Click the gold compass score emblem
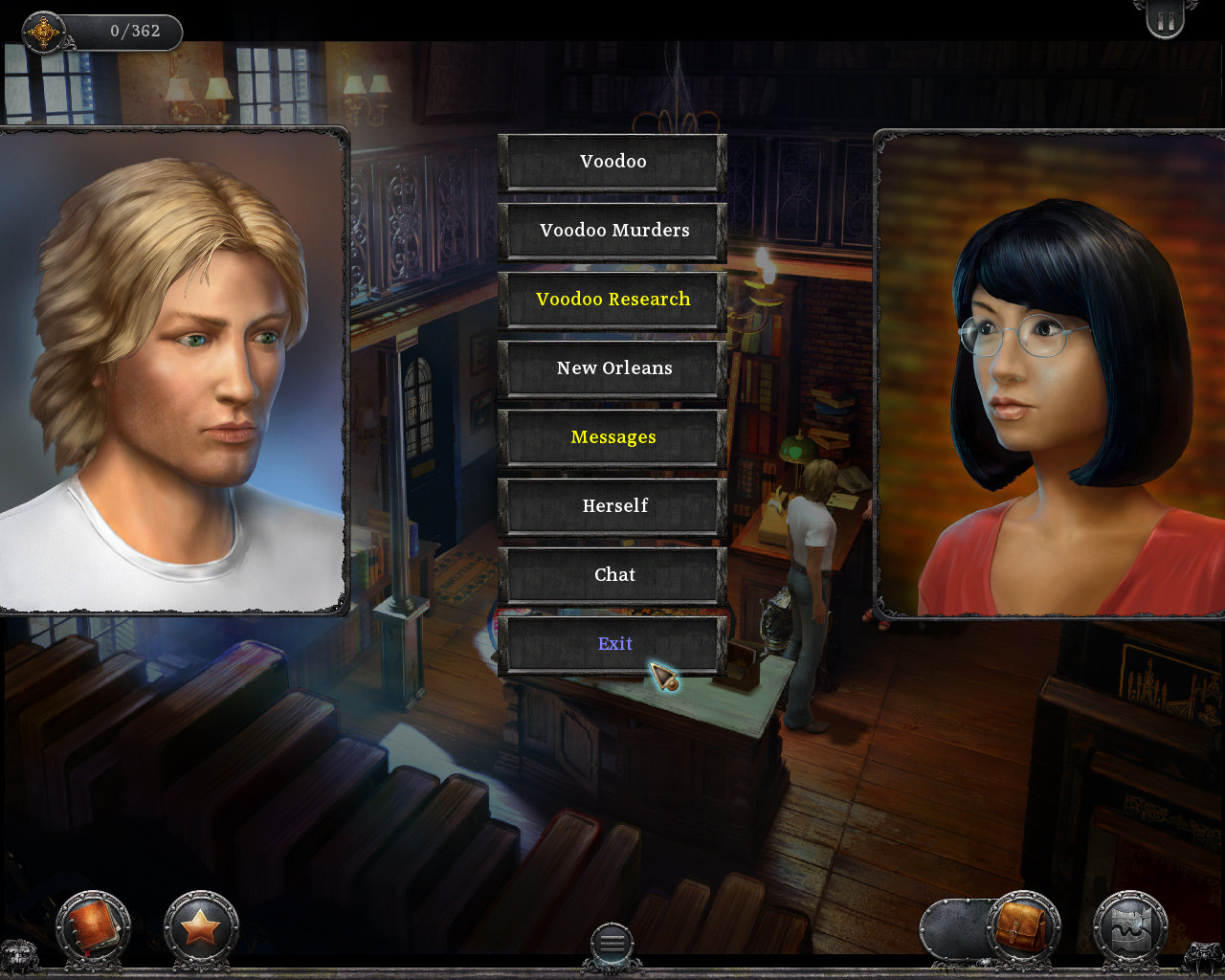Screen dimensions: 1225x980 click(x=43, y=33)
